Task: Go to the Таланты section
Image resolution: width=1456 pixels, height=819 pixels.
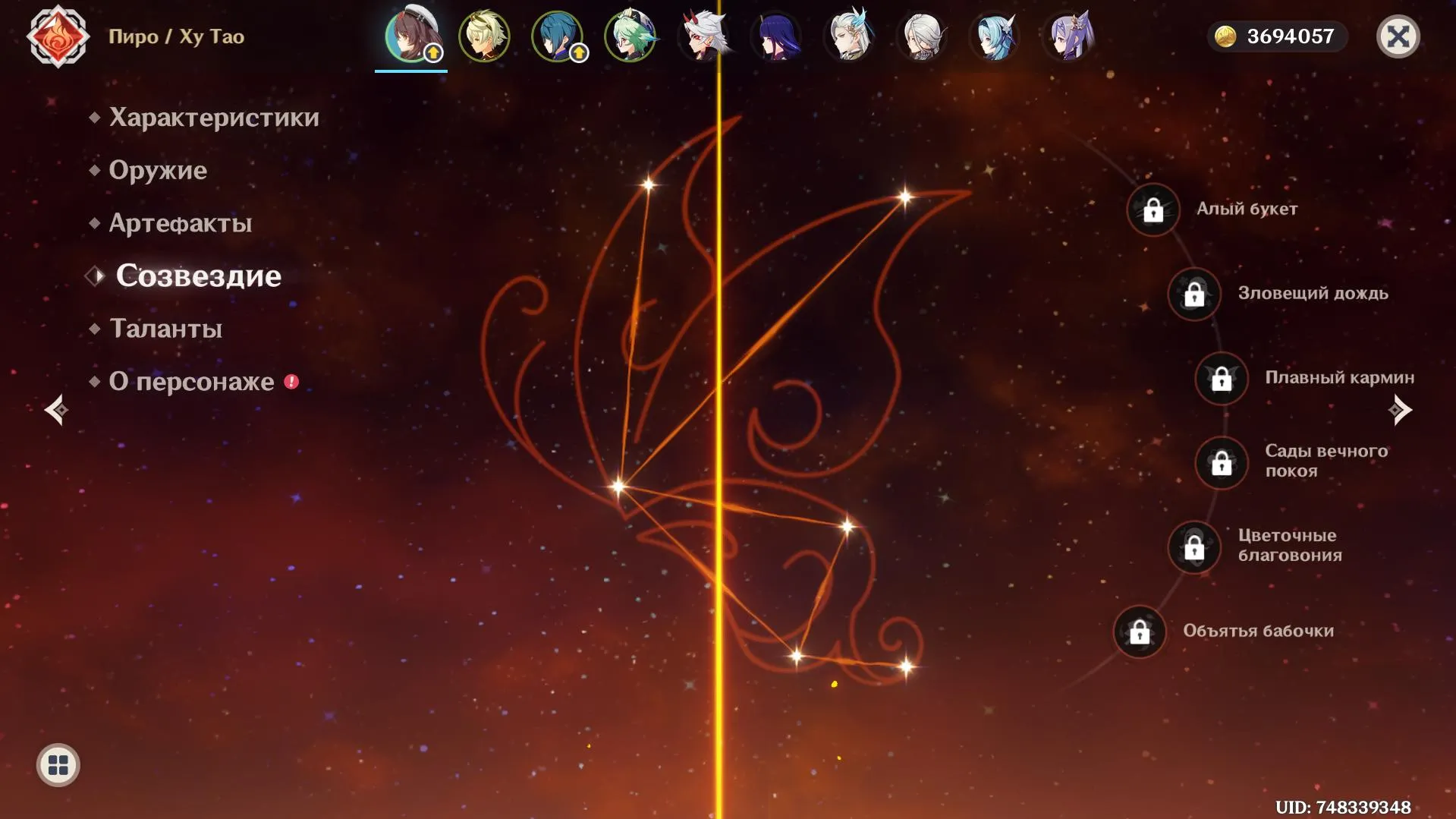Action: 165,329
